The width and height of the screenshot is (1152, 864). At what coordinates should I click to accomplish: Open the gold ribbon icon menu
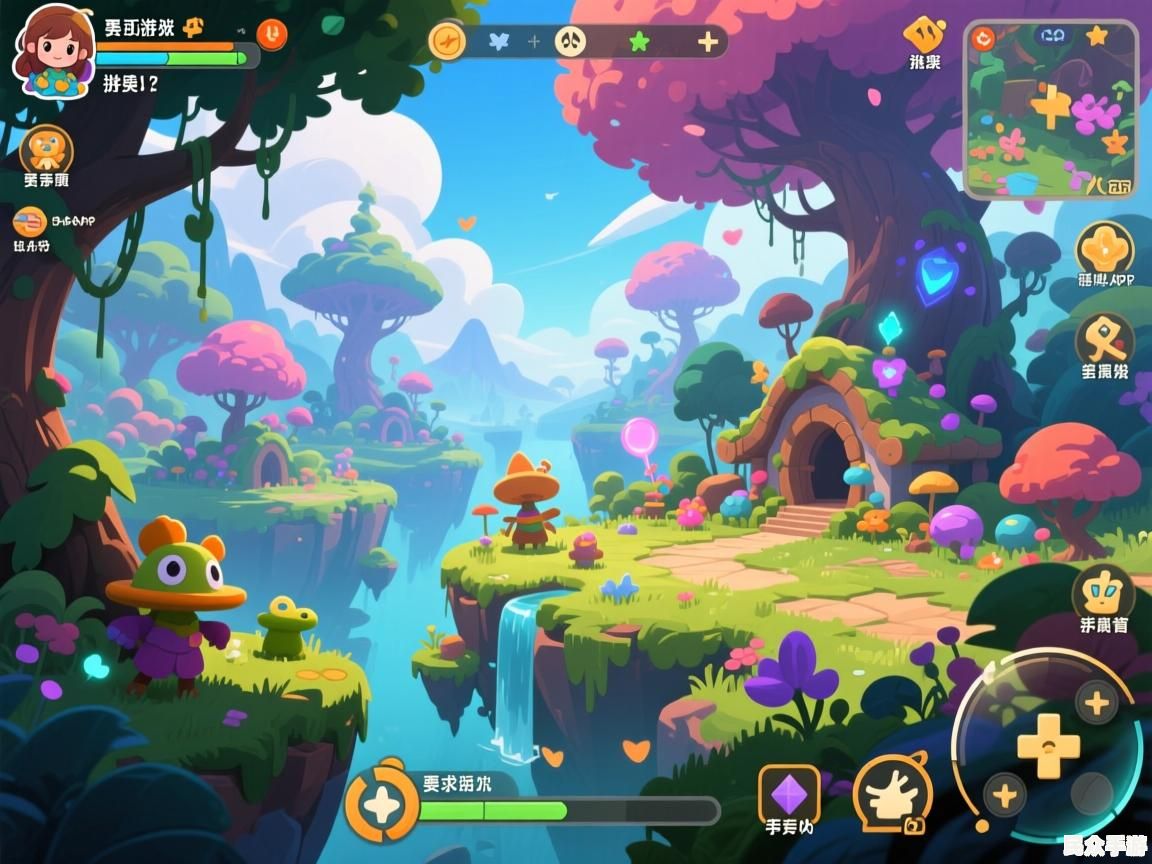pos(1104,339)
